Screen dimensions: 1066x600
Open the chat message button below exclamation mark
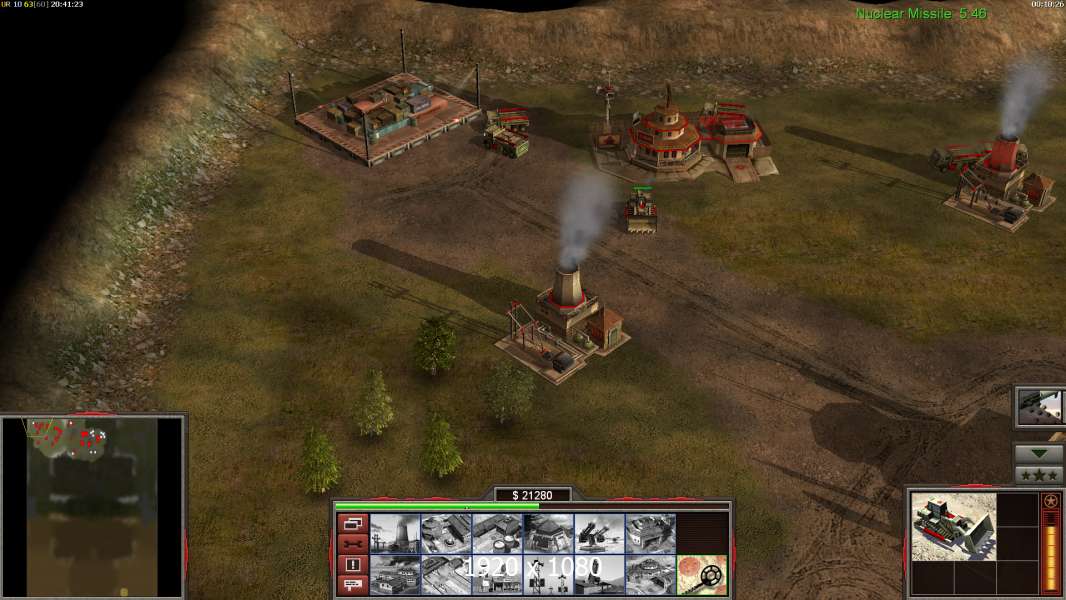pyautogui.click(x=352, y=585)
